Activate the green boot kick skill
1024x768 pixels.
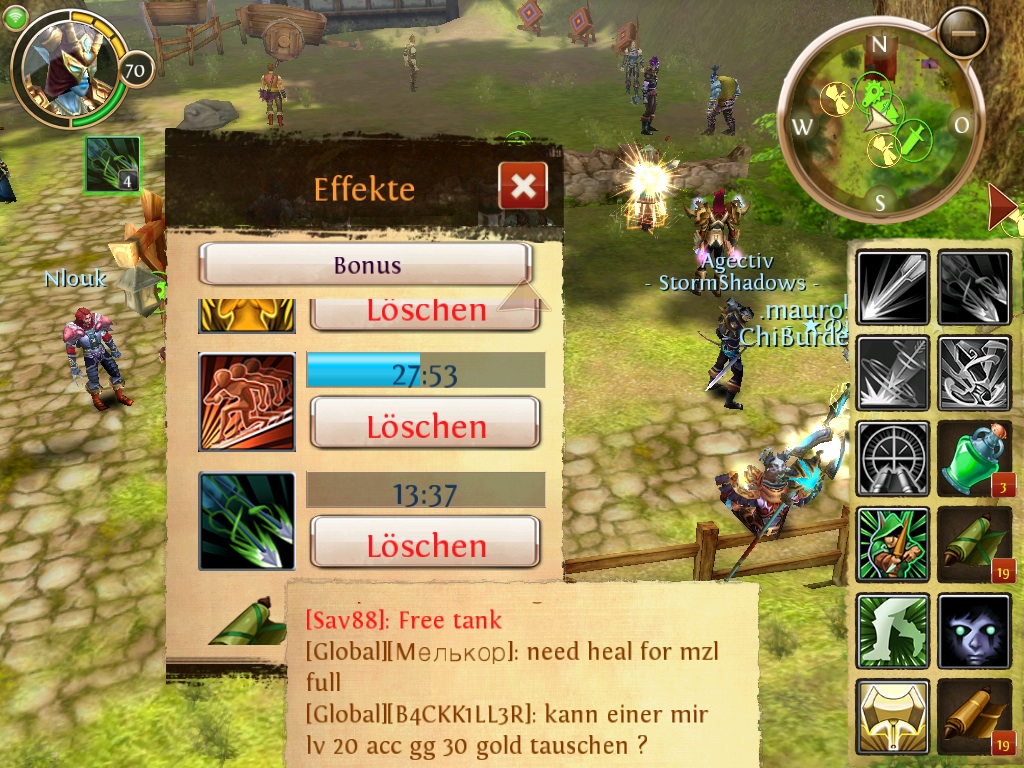tap(893, 631)
